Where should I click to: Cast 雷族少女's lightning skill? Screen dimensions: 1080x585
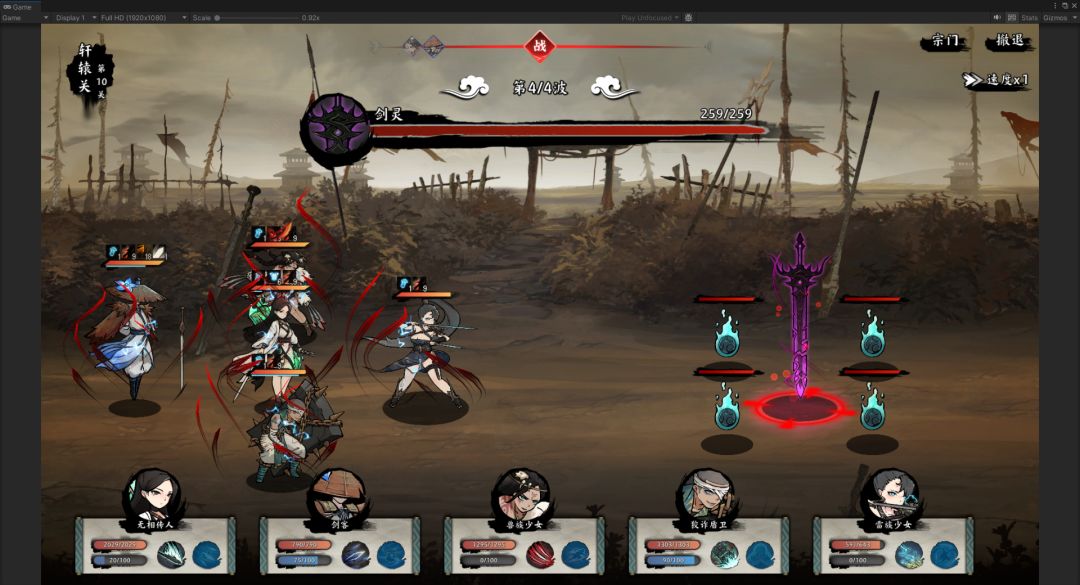point(910,555)
